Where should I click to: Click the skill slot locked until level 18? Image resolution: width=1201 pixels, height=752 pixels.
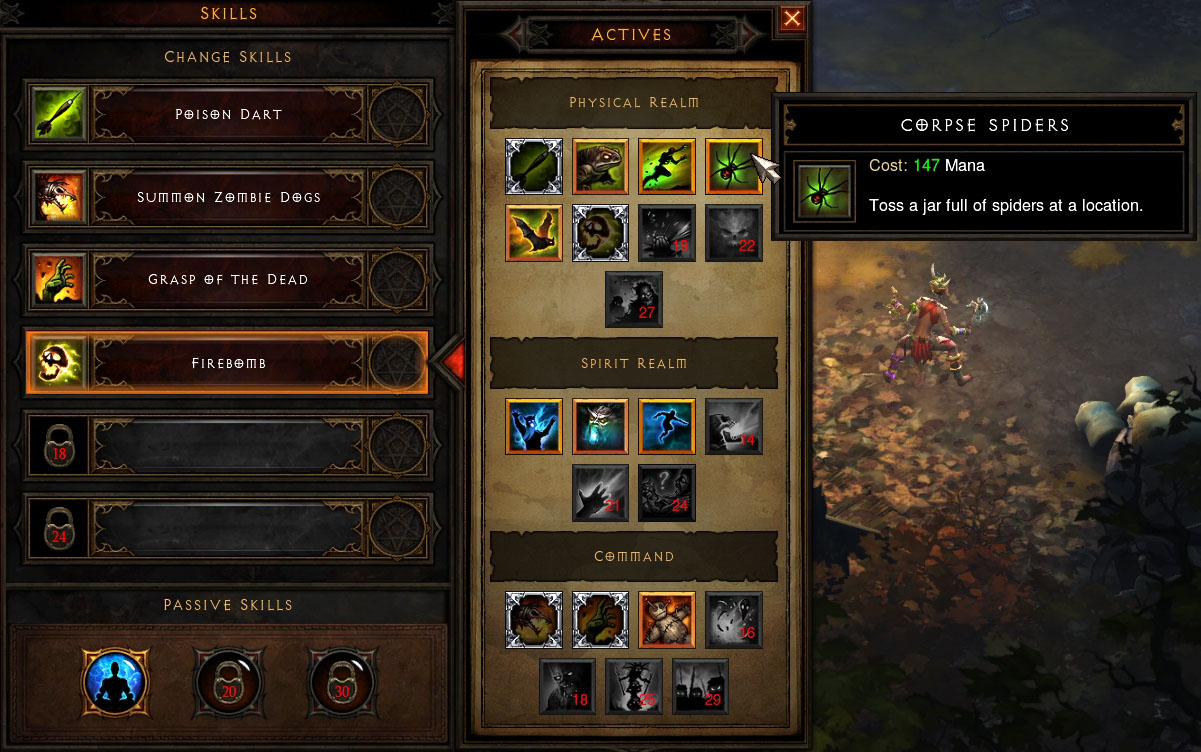click(x=229, y=445)
